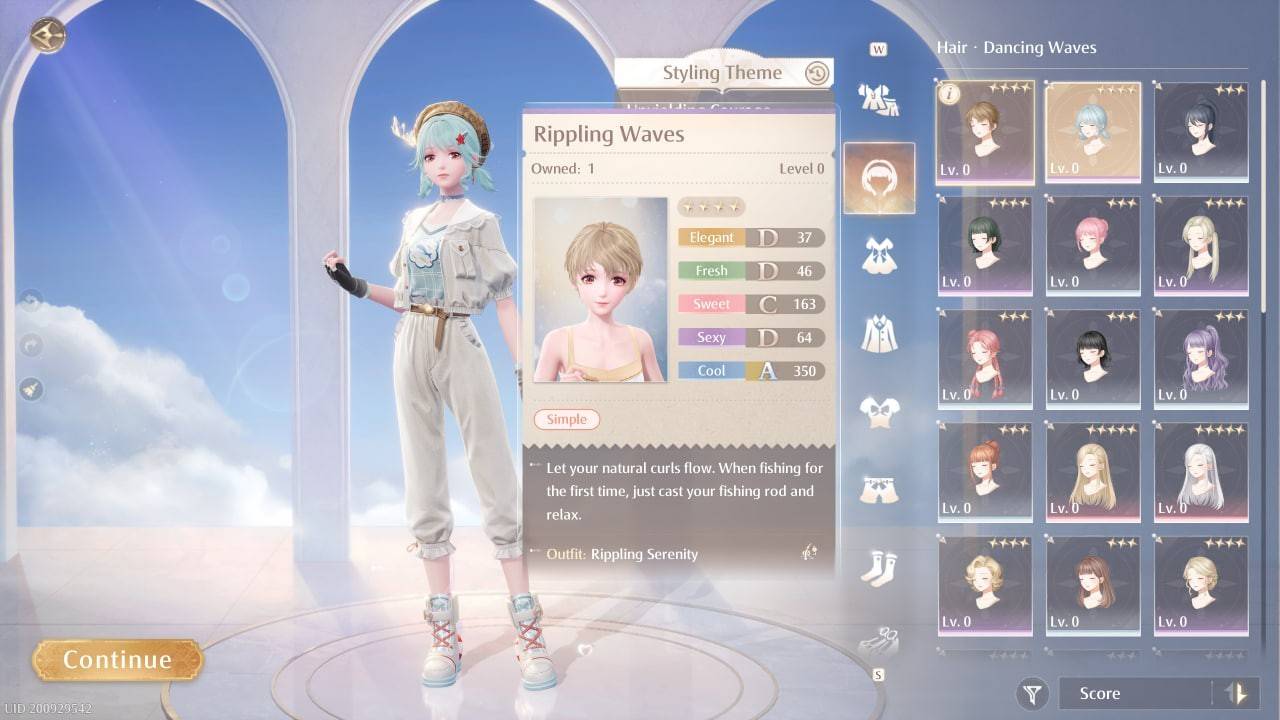Open the Dress category icon
The height and width of the screenshot is (720, 1280).
[879, 255]
